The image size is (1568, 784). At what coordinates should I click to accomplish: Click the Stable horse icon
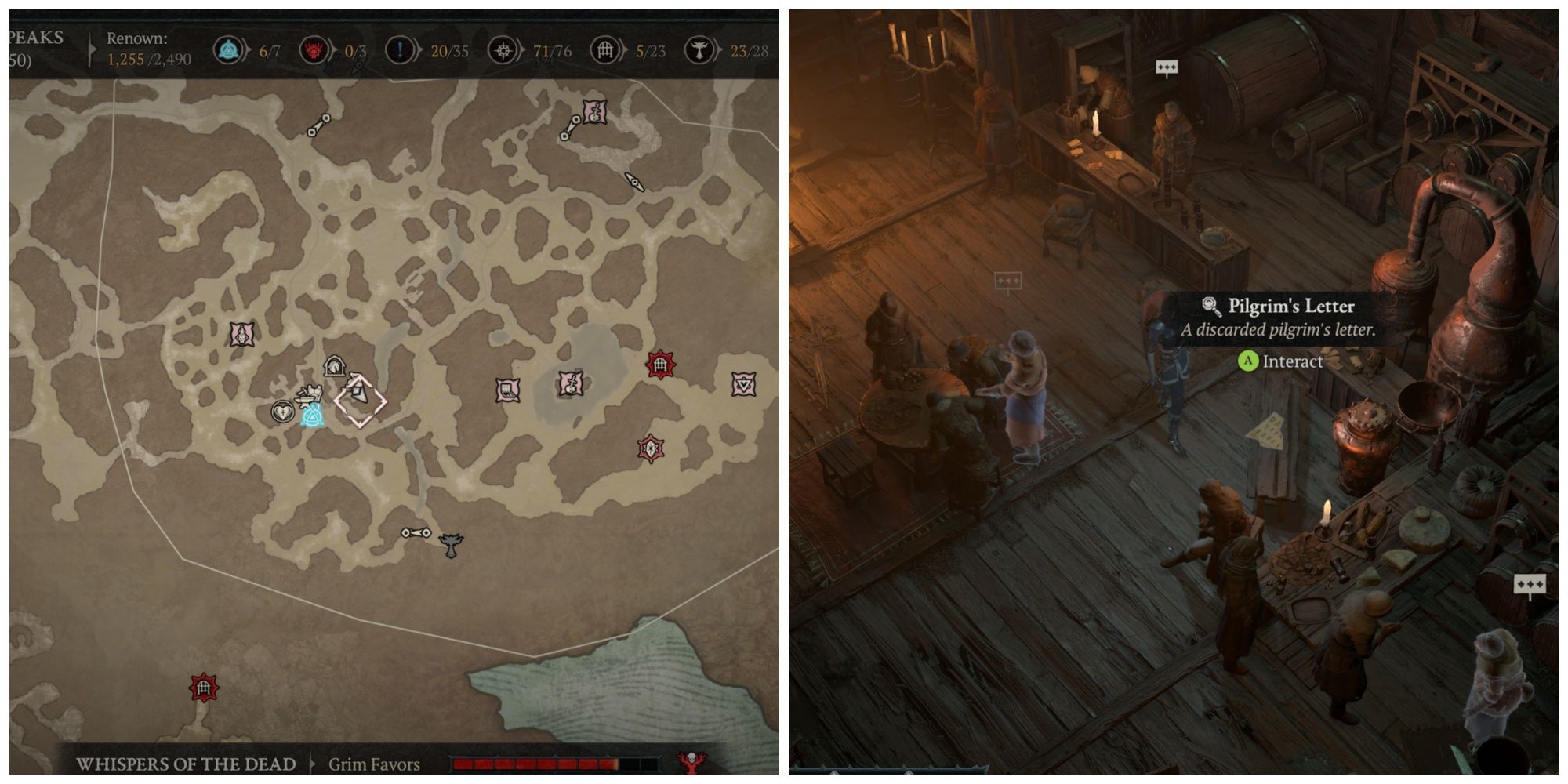(x=334, y=364)
